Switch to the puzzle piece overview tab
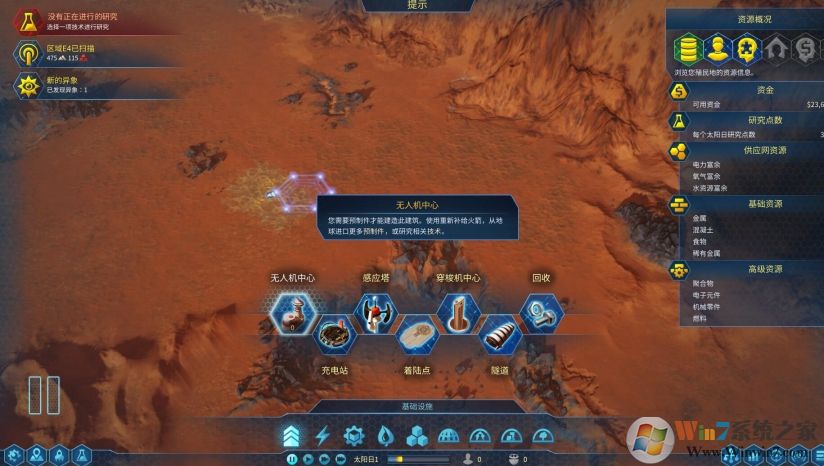824x466 pixels. coord(746,48)
